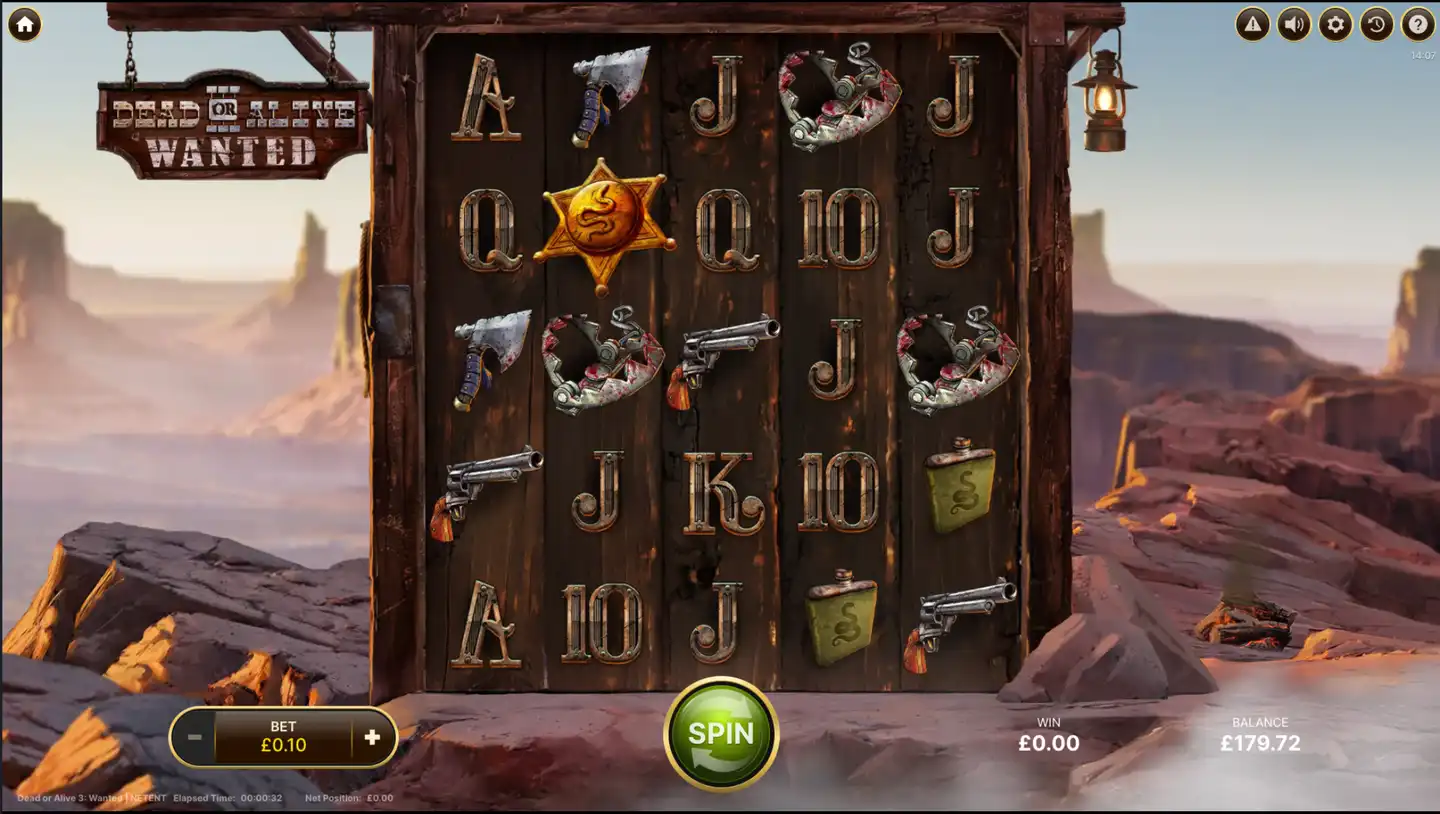The width and height of the screenshot is (1440, 814).
Task: Open the responsible gambling warning icon
Action: [1251, 23]
